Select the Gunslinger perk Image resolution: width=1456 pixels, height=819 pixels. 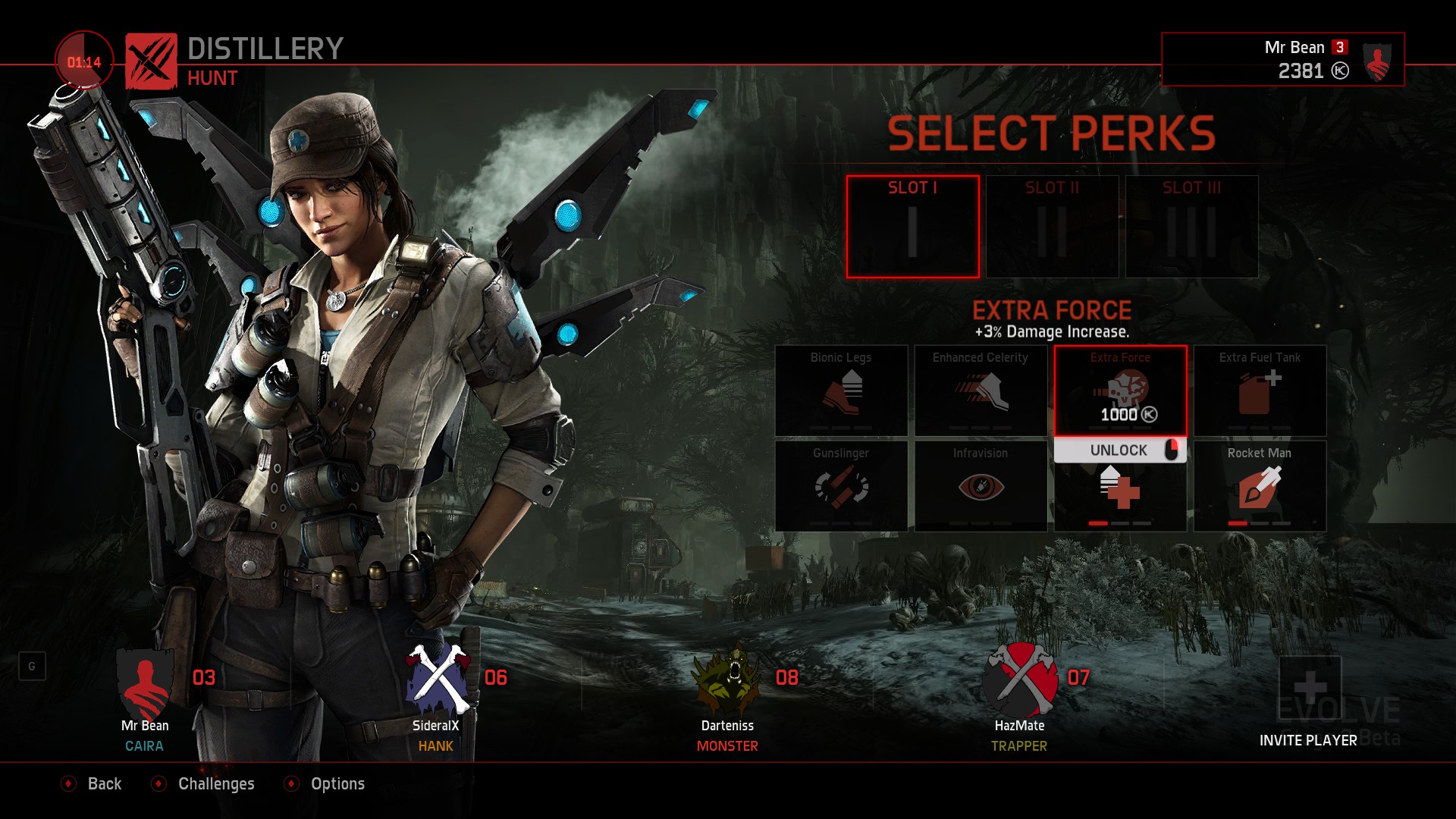841,486
